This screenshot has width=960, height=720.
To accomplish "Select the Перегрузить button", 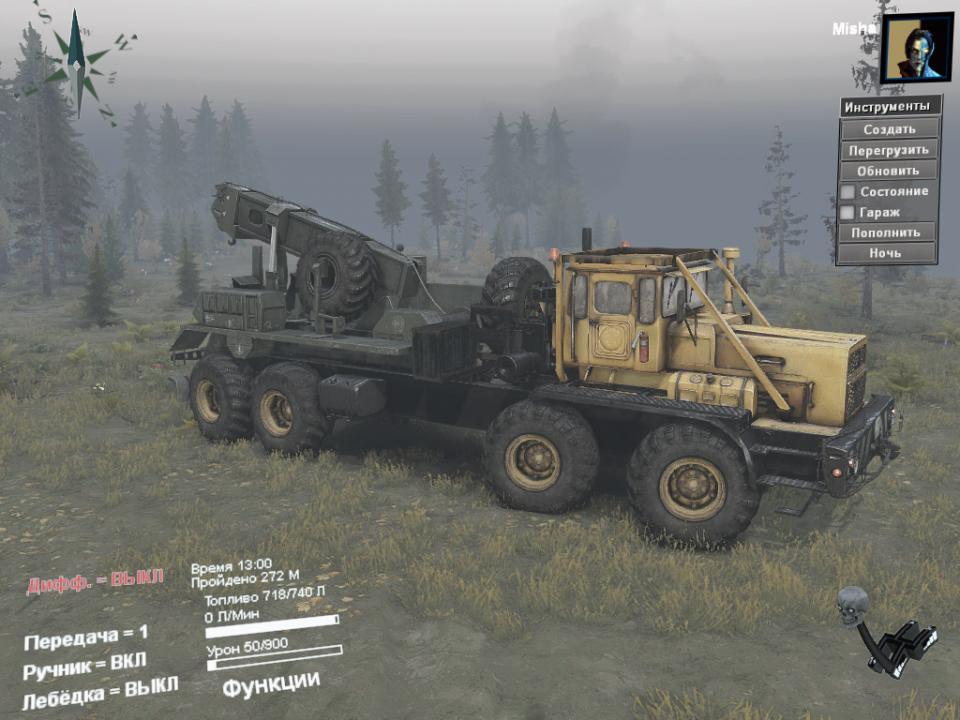I will pyautogui.click(x=889, y=150).
